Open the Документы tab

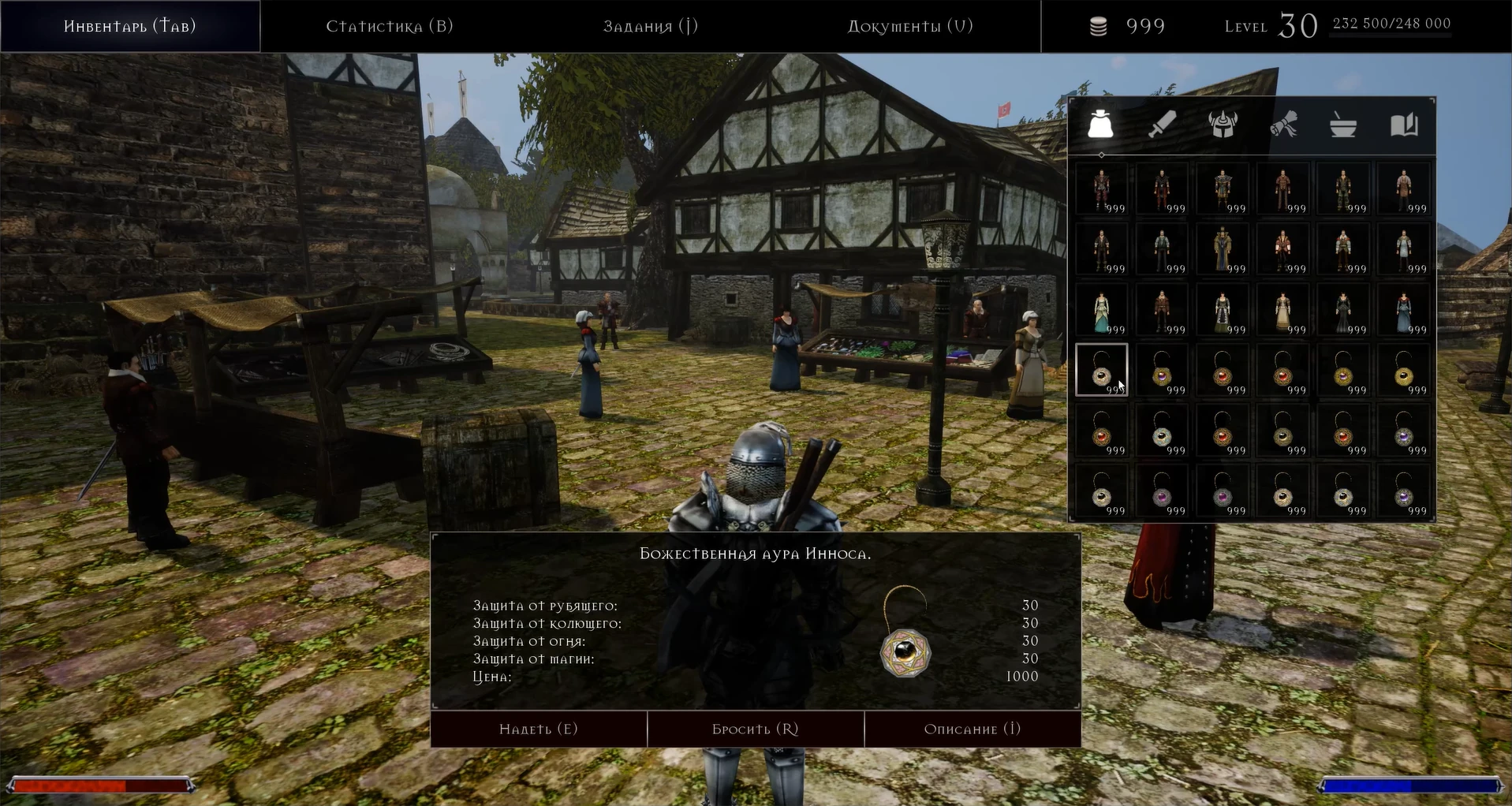[x=910, y=26]
